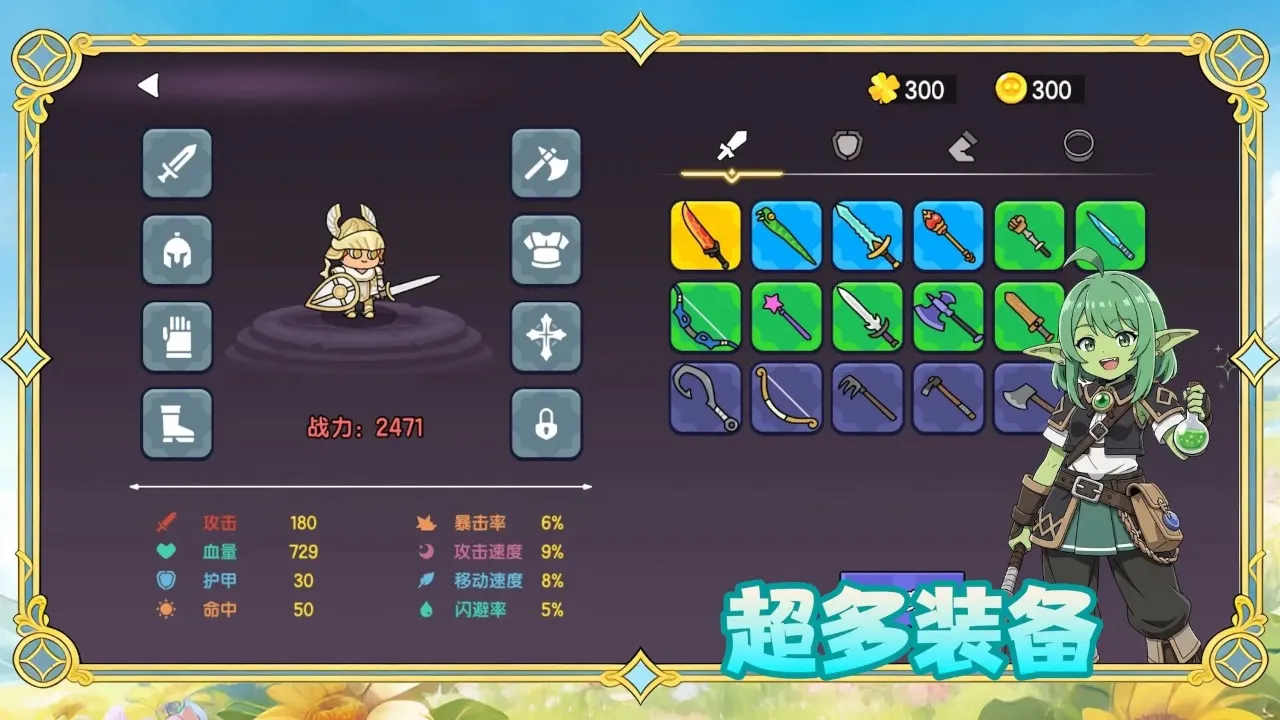
Task: Select the fishhook item in the inventory
Action: pos(706,398)
